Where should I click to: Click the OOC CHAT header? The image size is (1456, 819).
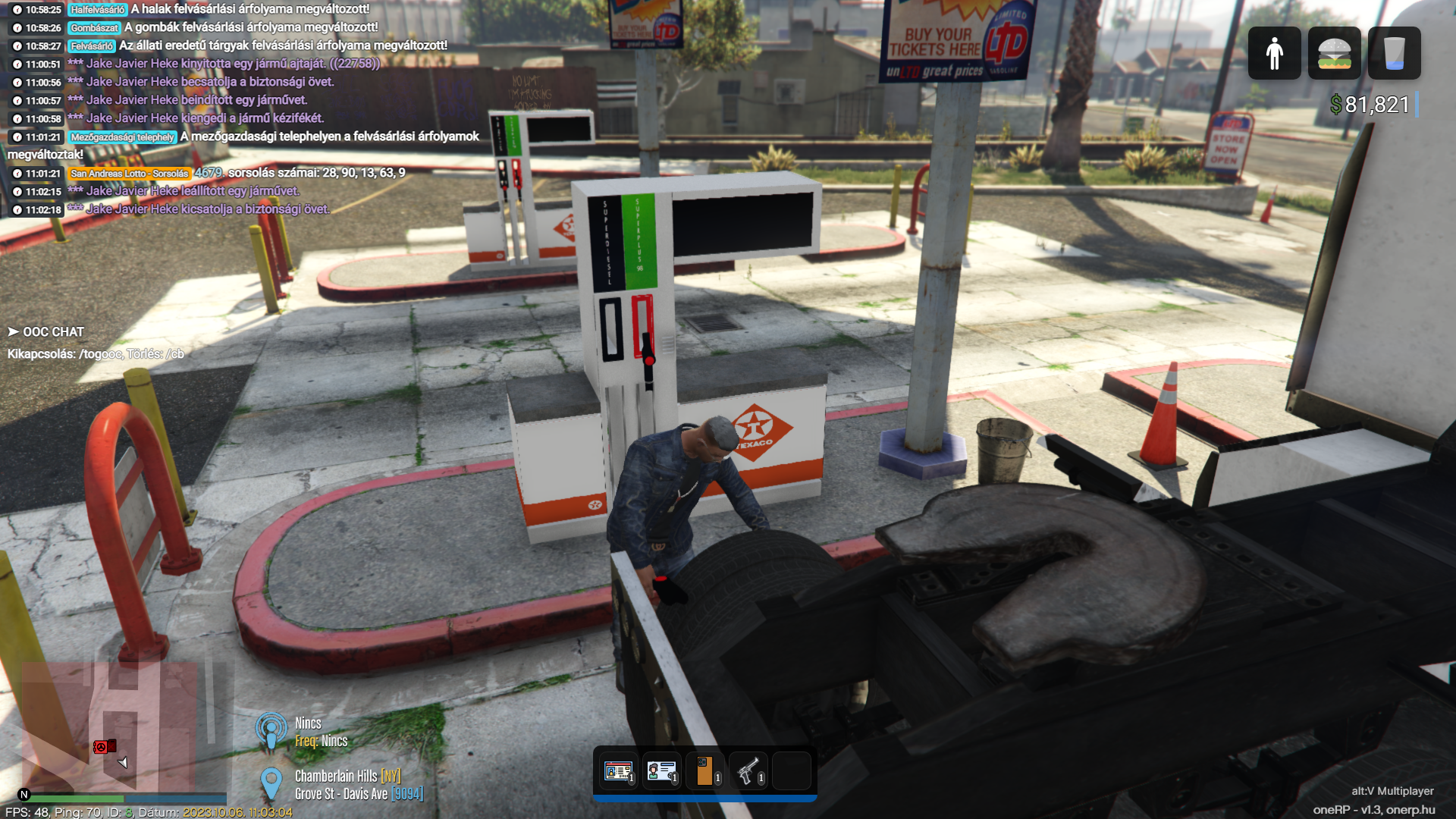pyautogui.click(x=52, y=332)
